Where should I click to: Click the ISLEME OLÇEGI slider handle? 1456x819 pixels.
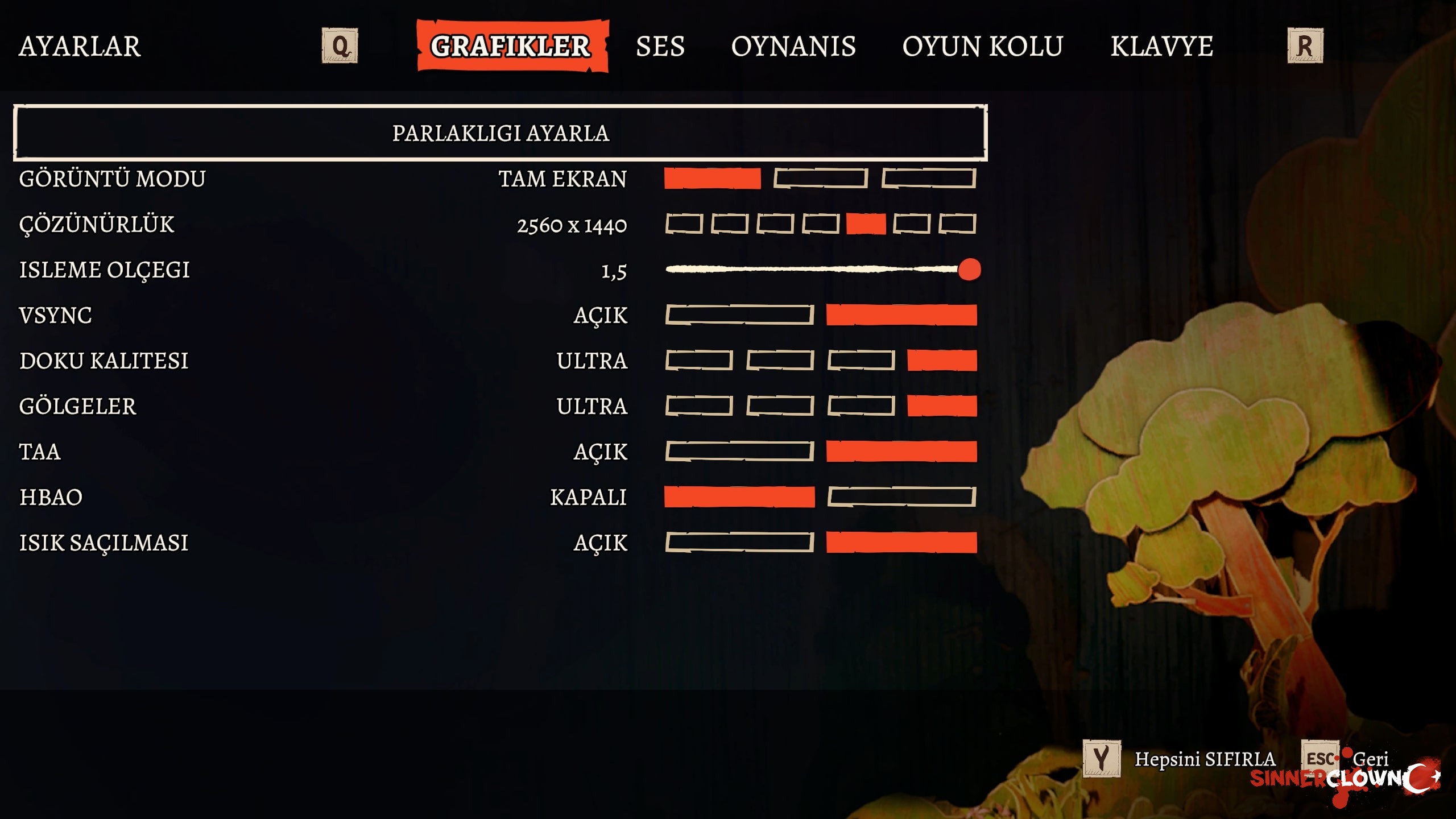tap(969, 270)
